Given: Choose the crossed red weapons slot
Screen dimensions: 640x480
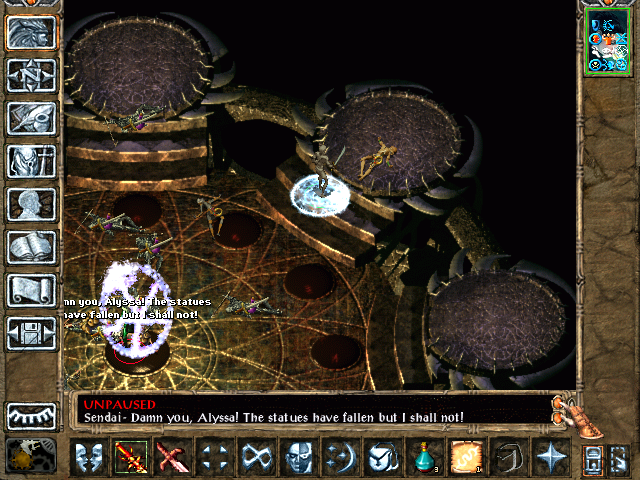Looking at the screenshot, I should (x=173, y=459).
